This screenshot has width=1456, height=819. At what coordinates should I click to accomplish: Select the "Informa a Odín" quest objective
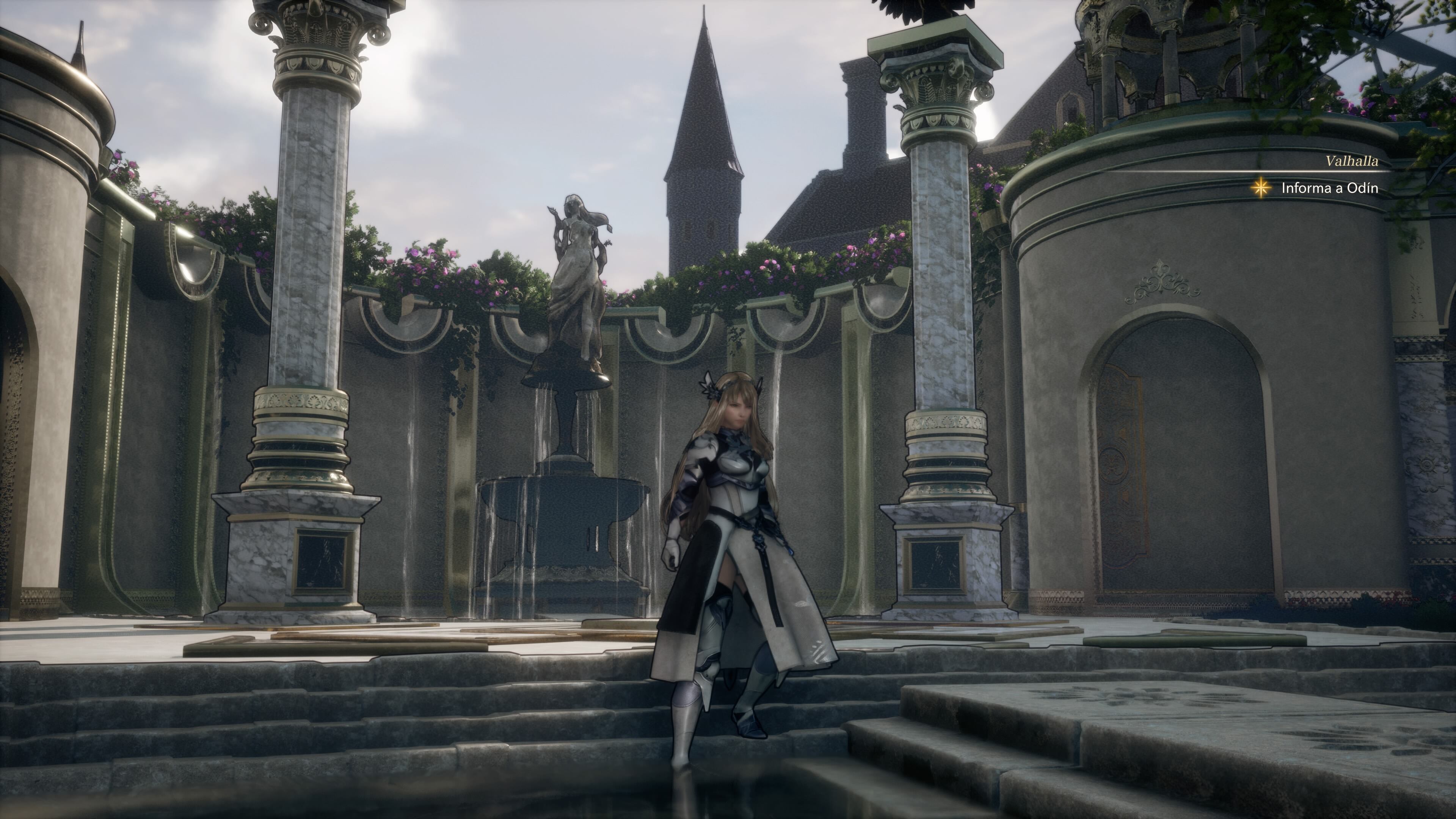1329,188
